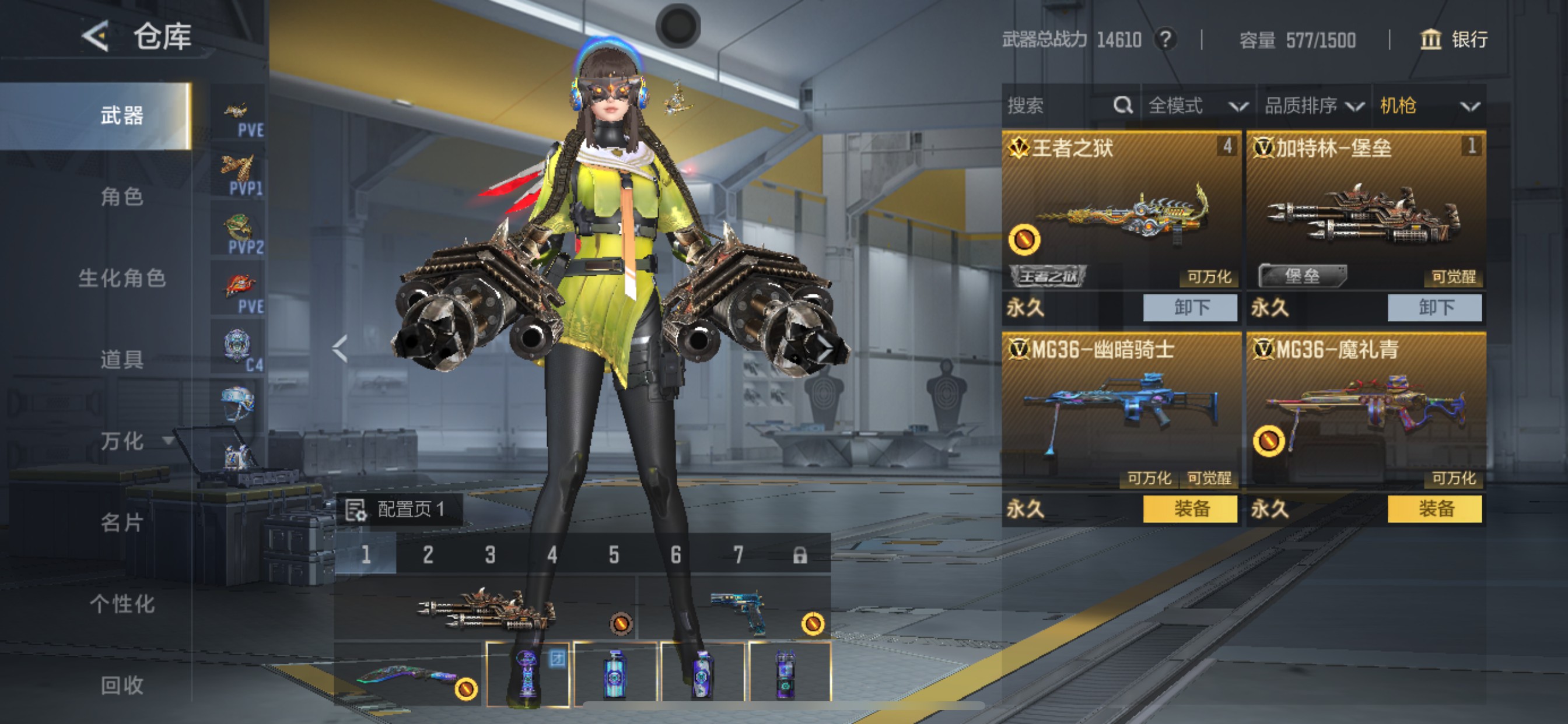Unequip 王者之狱 with the 卸下 button

pos(1189,307)
